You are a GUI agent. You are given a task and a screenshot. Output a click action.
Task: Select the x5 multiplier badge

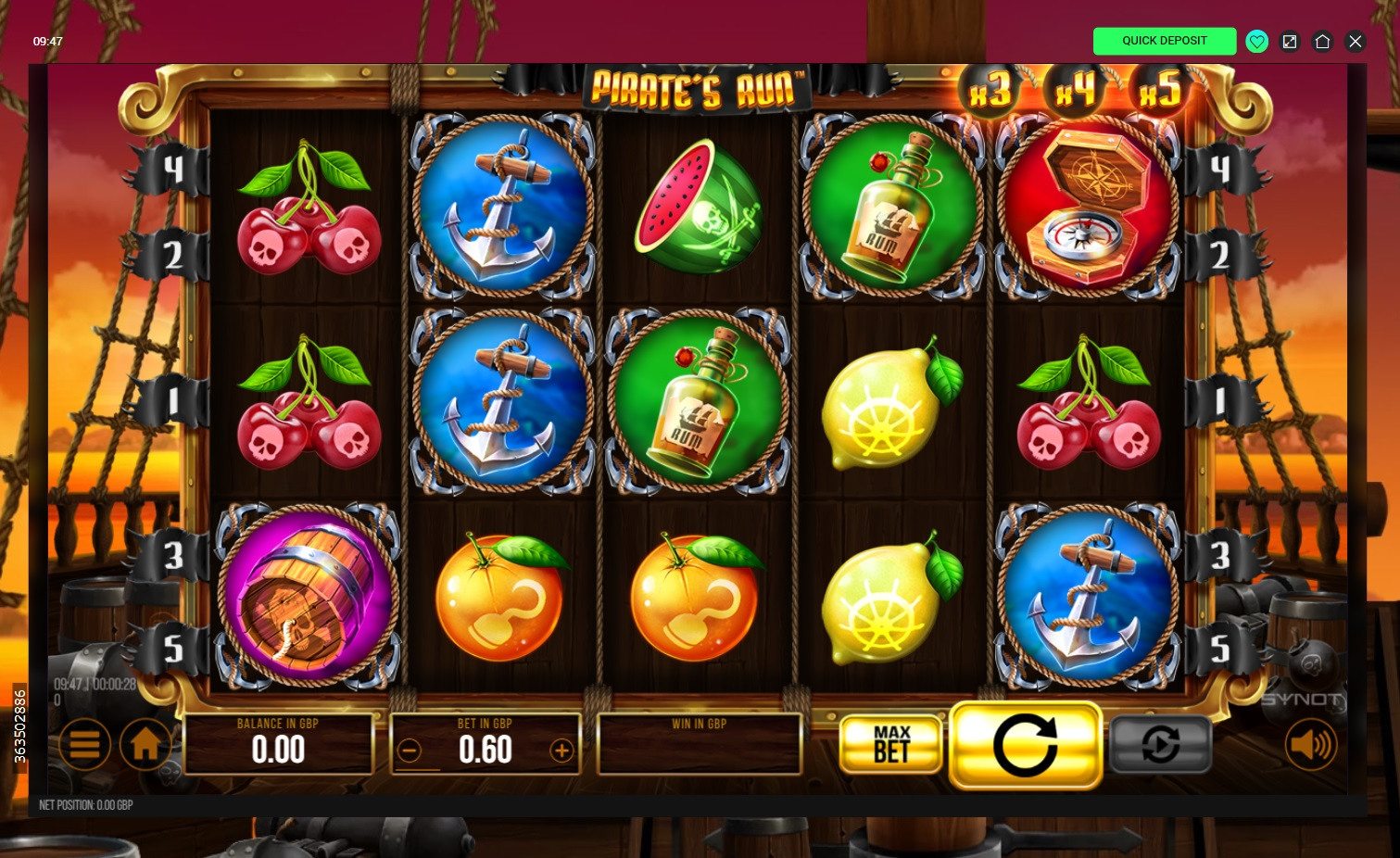click(1161, 90)
